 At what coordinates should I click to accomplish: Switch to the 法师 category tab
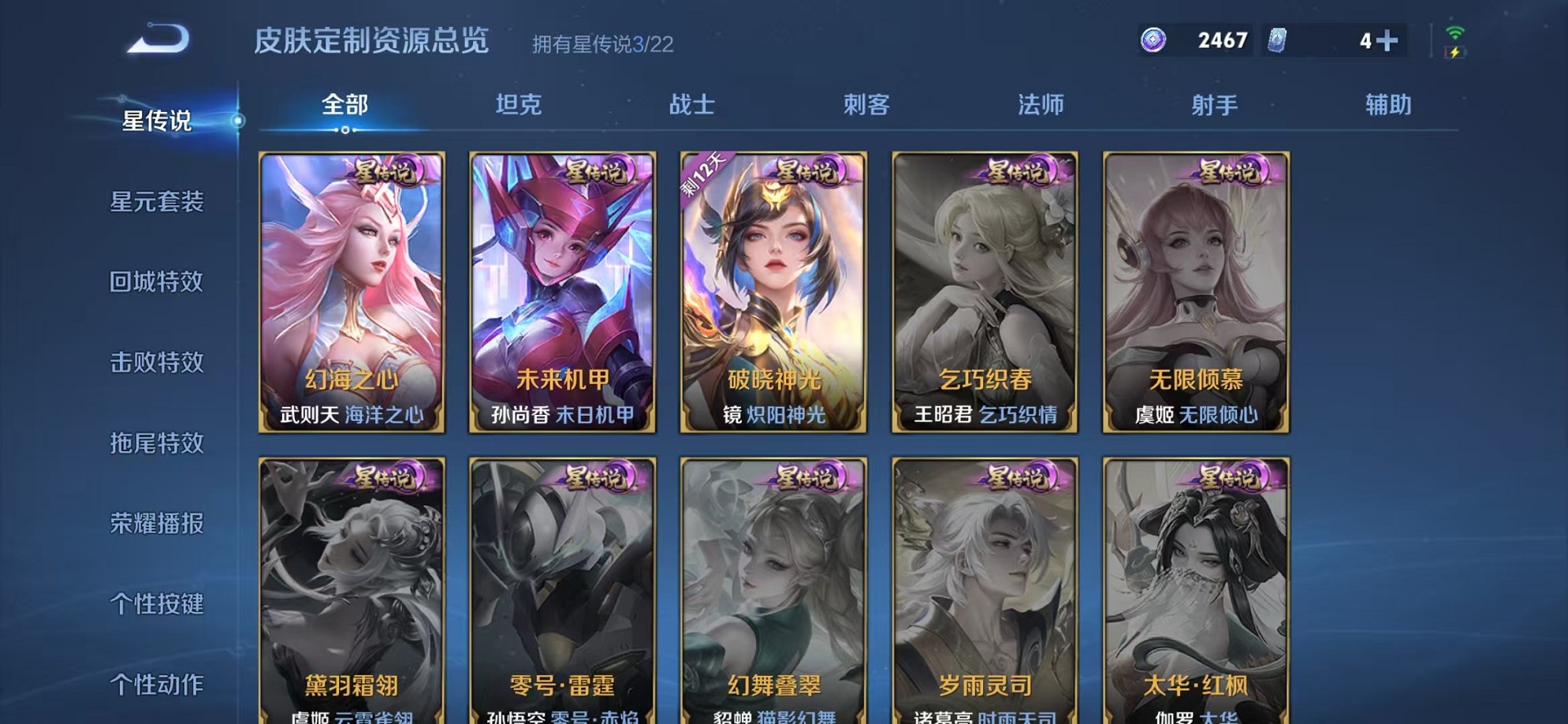click(x=1041, y=103)
